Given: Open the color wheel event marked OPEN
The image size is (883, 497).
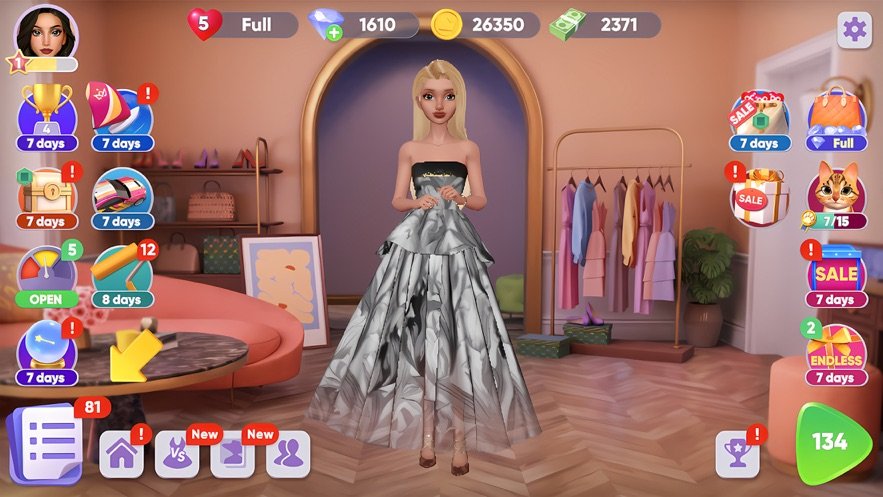Looking at the screenshot, I should [46, 270].
